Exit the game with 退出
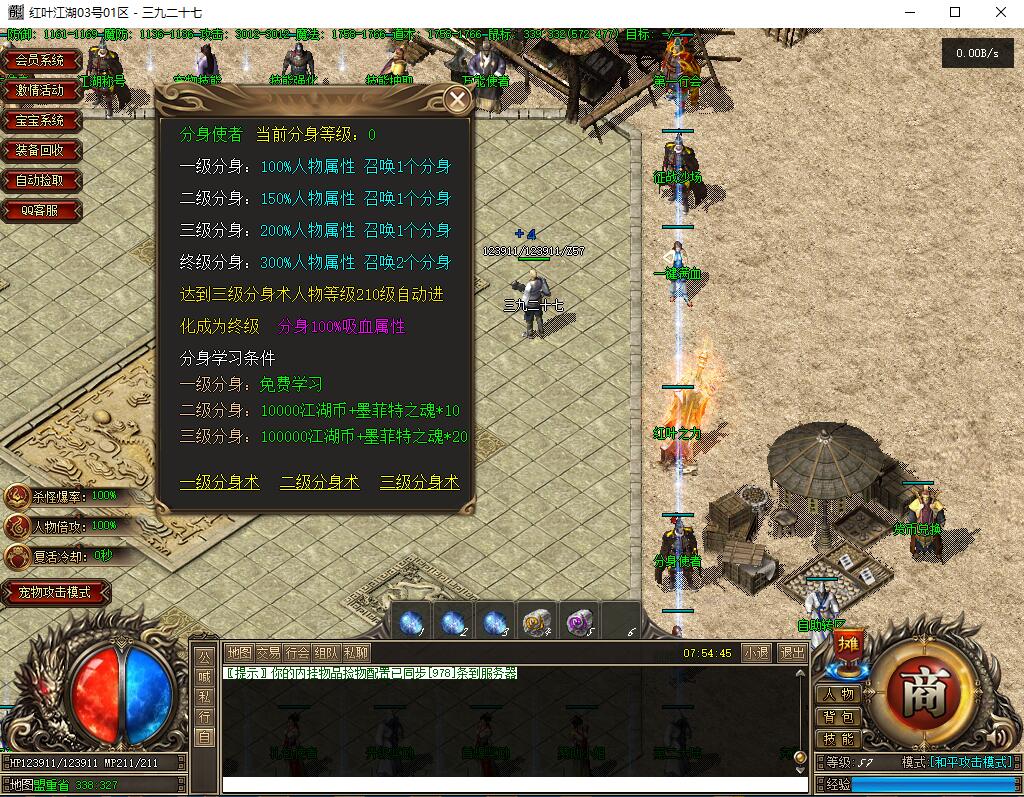This screenshot has height=797, width=1024. click(x=792, y=652)
